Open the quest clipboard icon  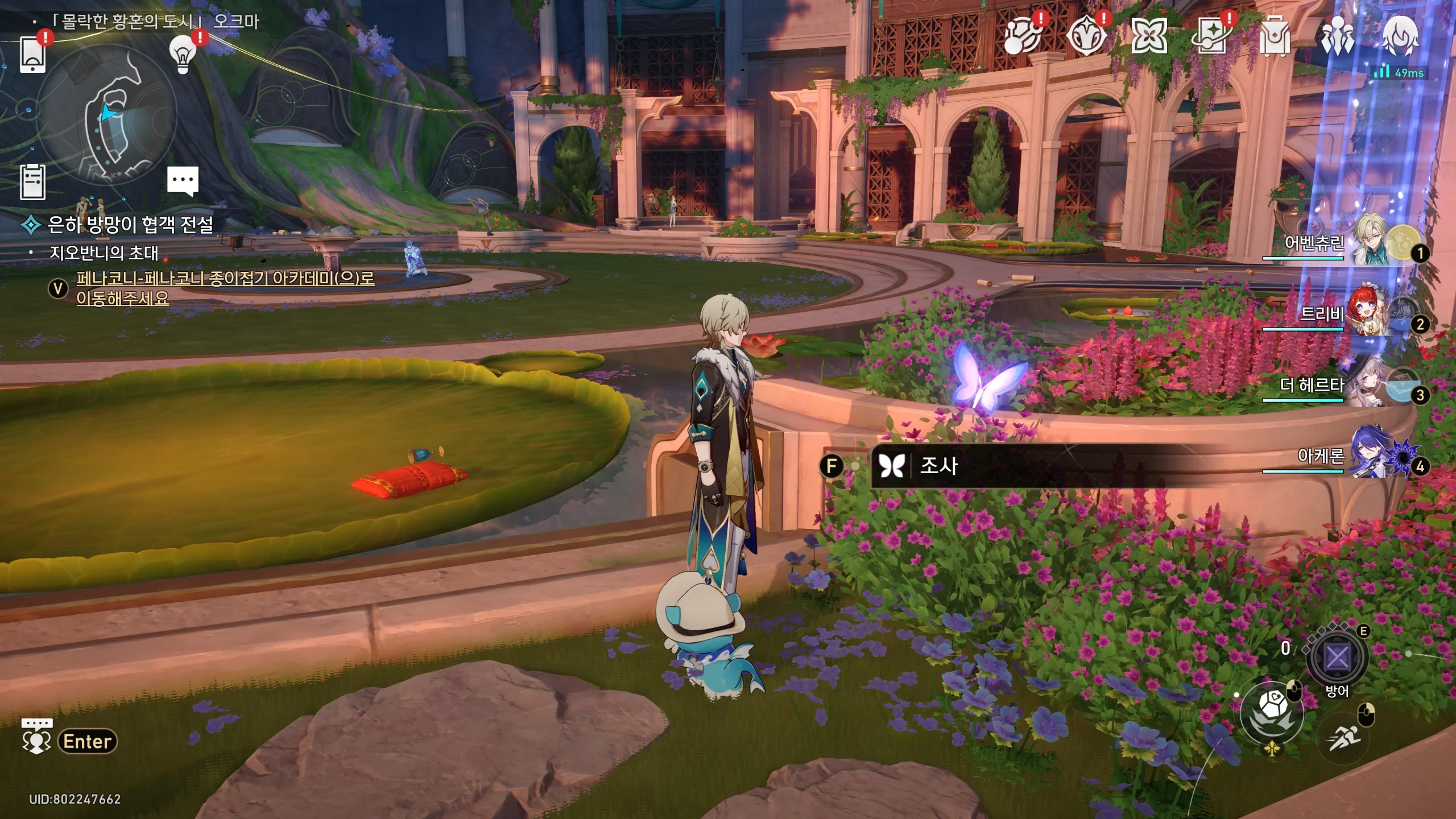(x=32, y=182)
